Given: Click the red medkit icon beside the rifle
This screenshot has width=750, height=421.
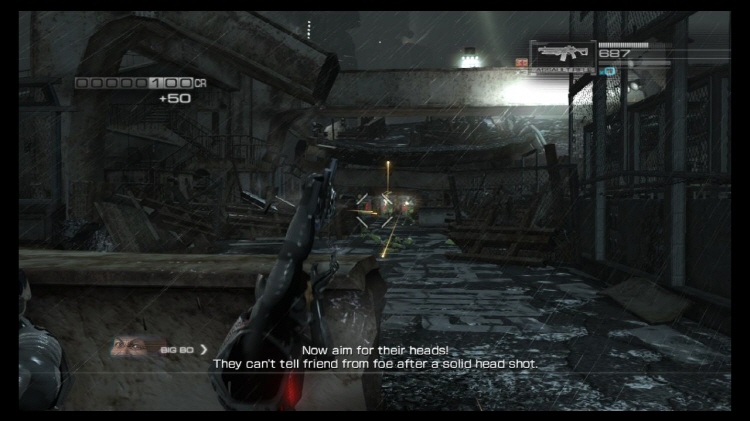Looking at the screenshot, I should click(522, 62).
